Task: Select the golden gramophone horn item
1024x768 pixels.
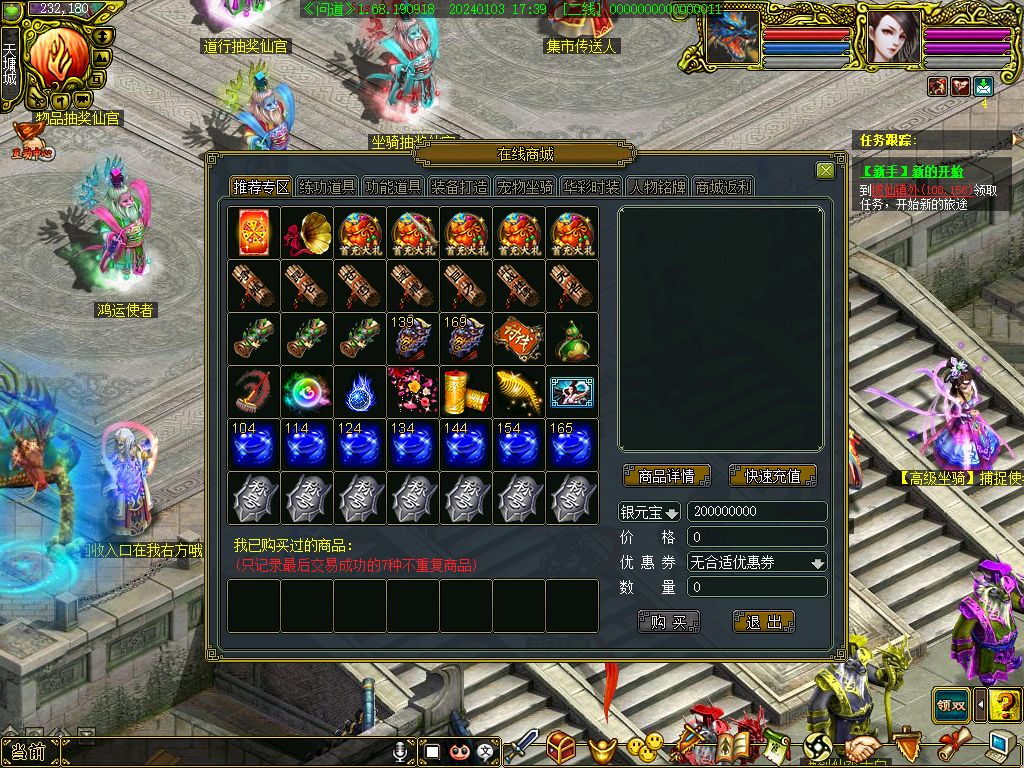Action: click(307, 233)
